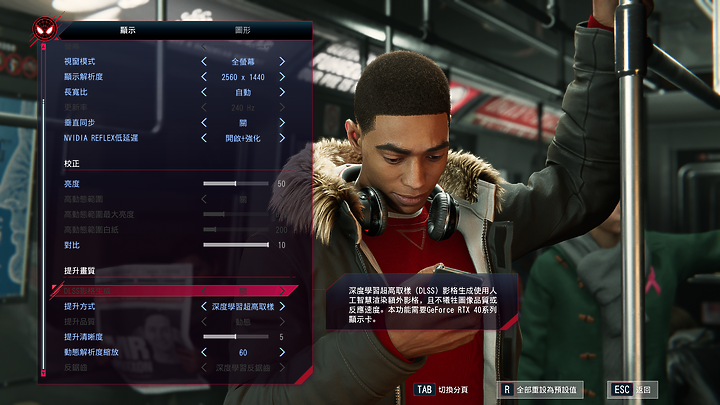Change 提升方式 upscale method with left arrow

203,306
